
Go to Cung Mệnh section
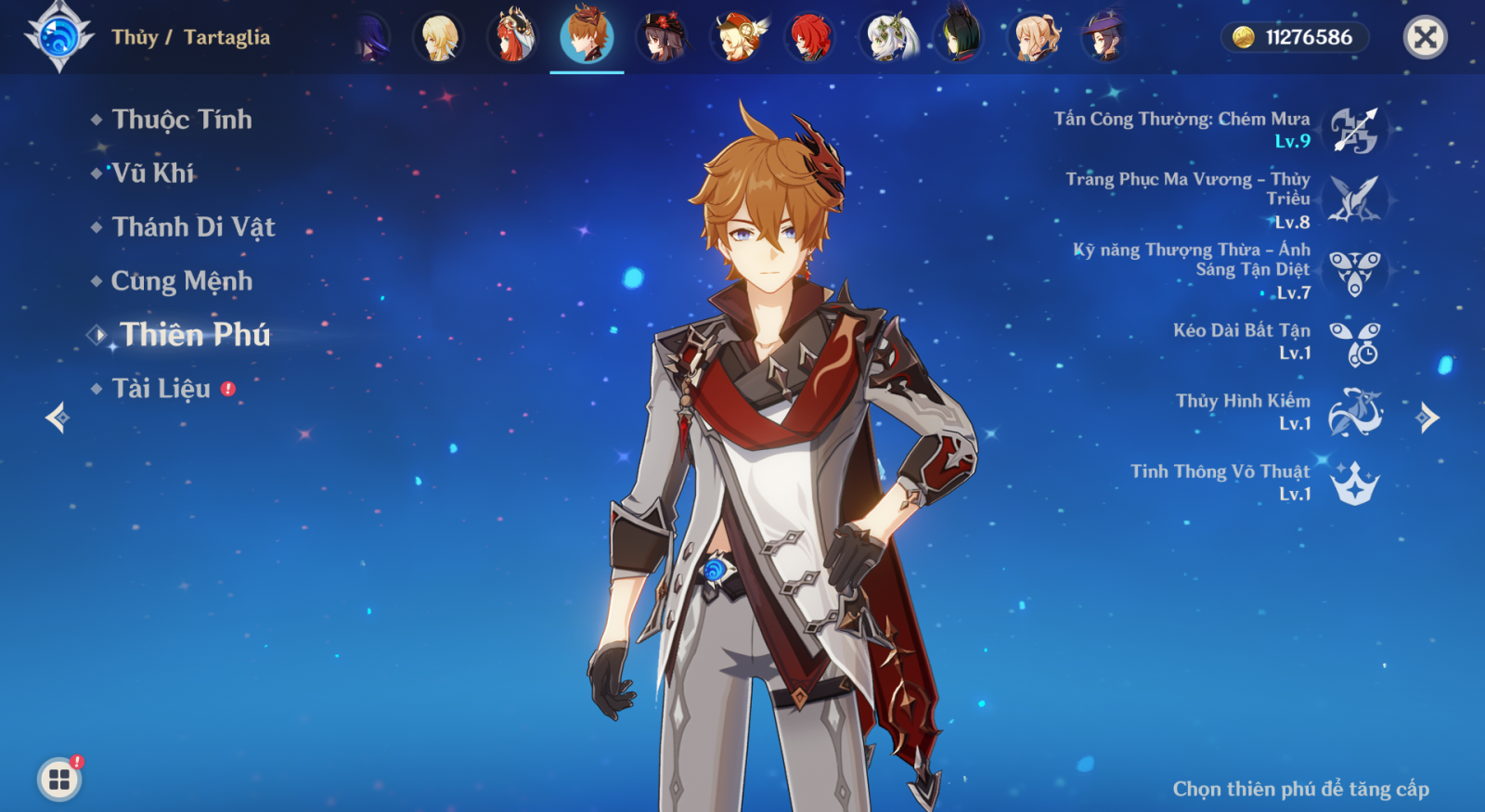click(x=181, y=281)
